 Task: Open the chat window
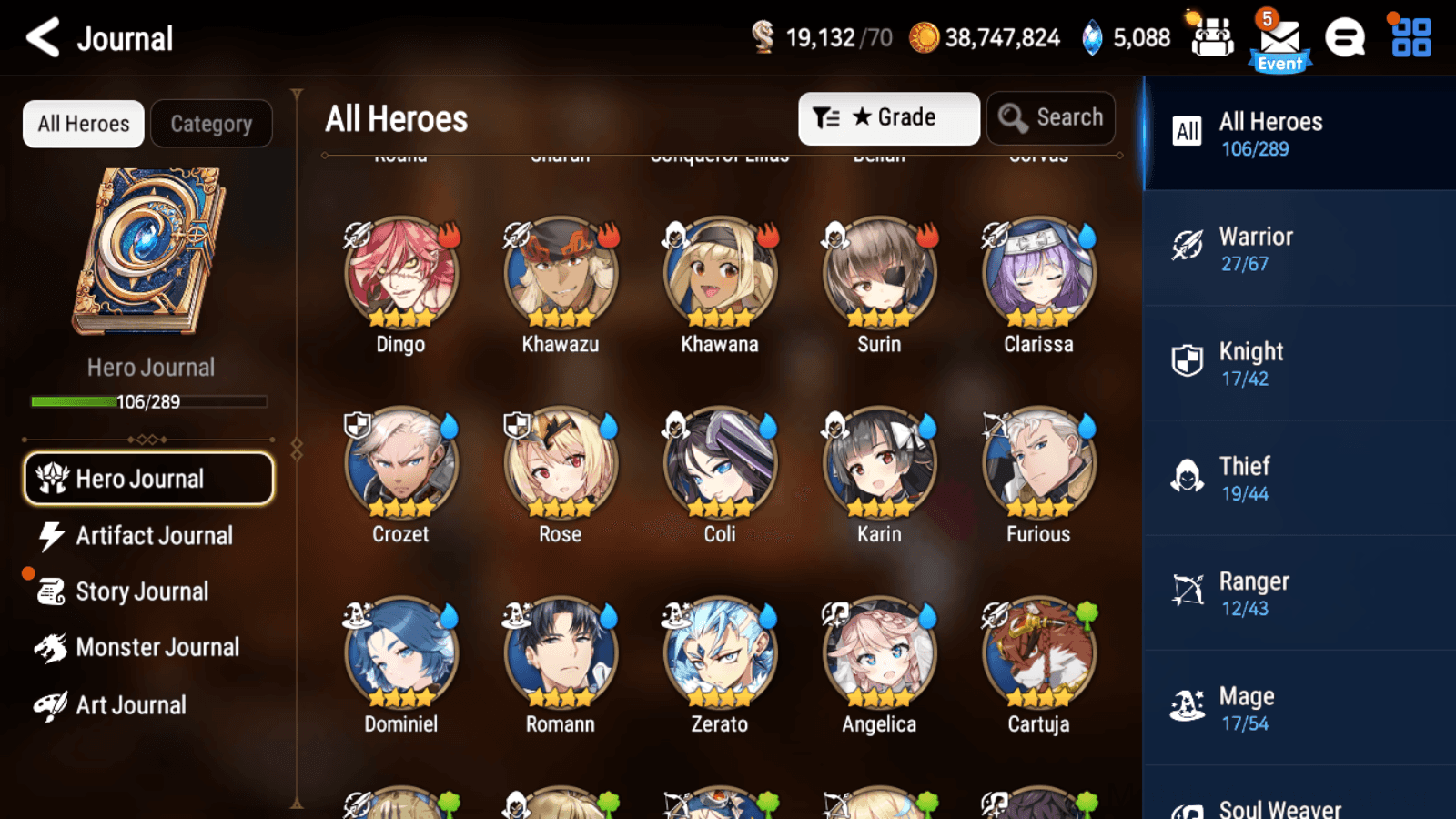(1345, 38)
